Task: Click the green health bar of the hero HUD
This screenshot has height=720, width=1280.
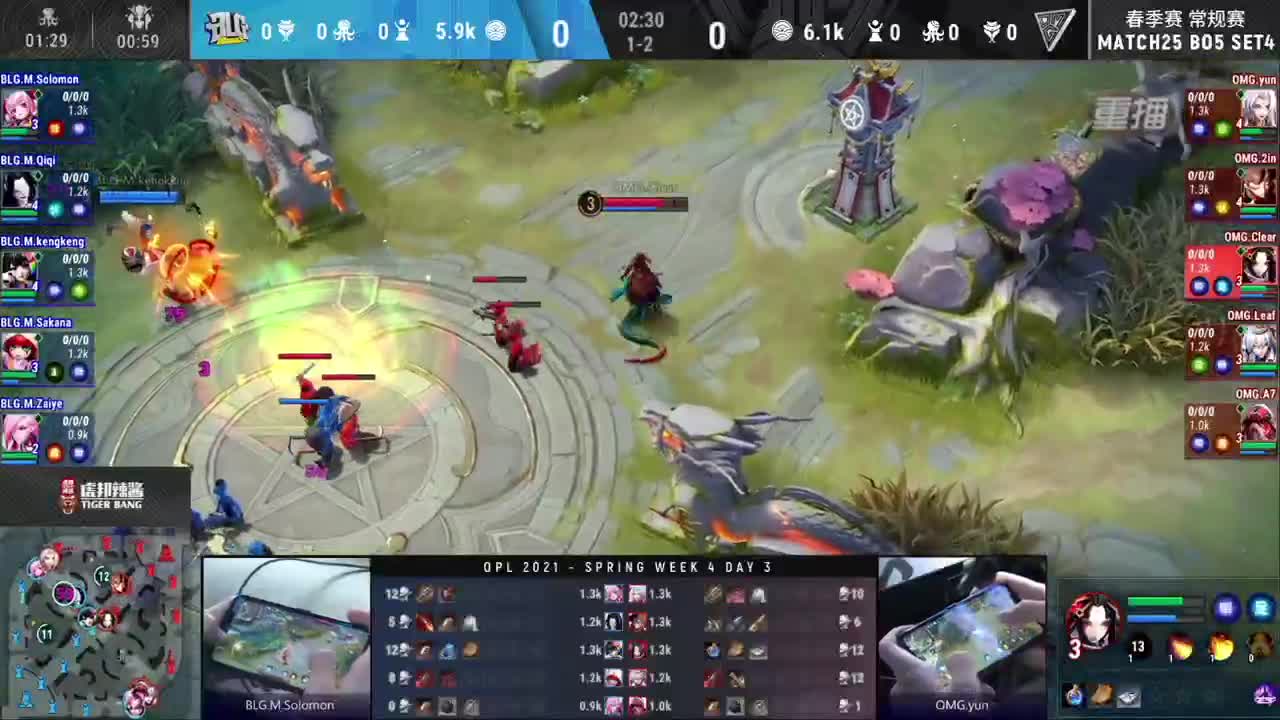Action: (x=1153, y=600)
